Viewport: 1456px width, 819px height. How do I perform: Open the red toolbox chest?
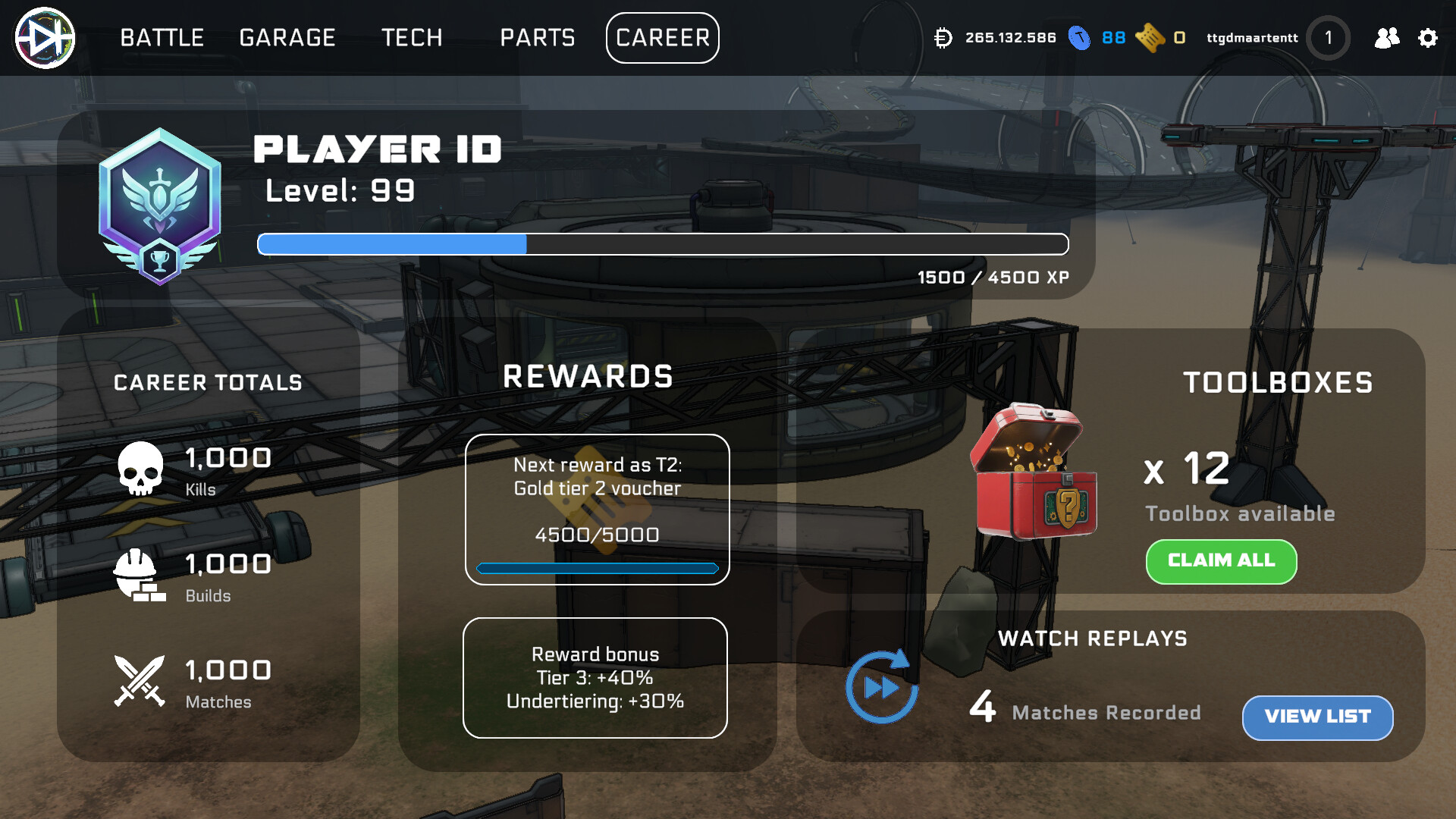pyautogui.click(x=1035, y=472)
